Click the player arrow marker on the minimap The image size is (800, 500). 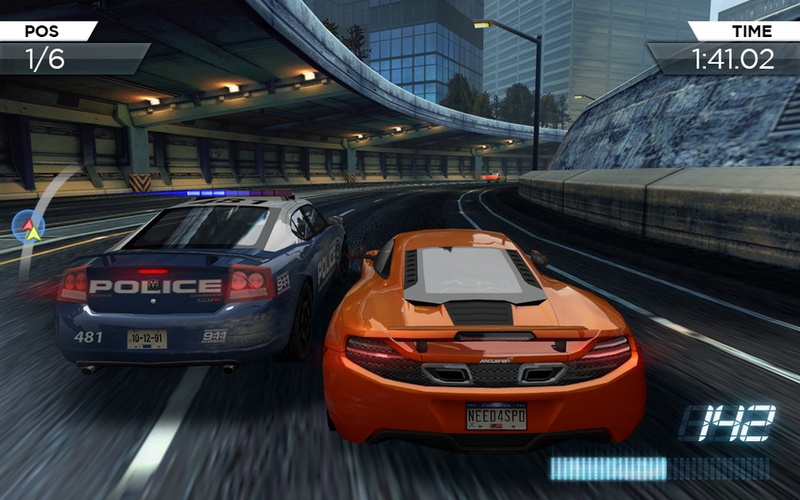coord(33,233)
